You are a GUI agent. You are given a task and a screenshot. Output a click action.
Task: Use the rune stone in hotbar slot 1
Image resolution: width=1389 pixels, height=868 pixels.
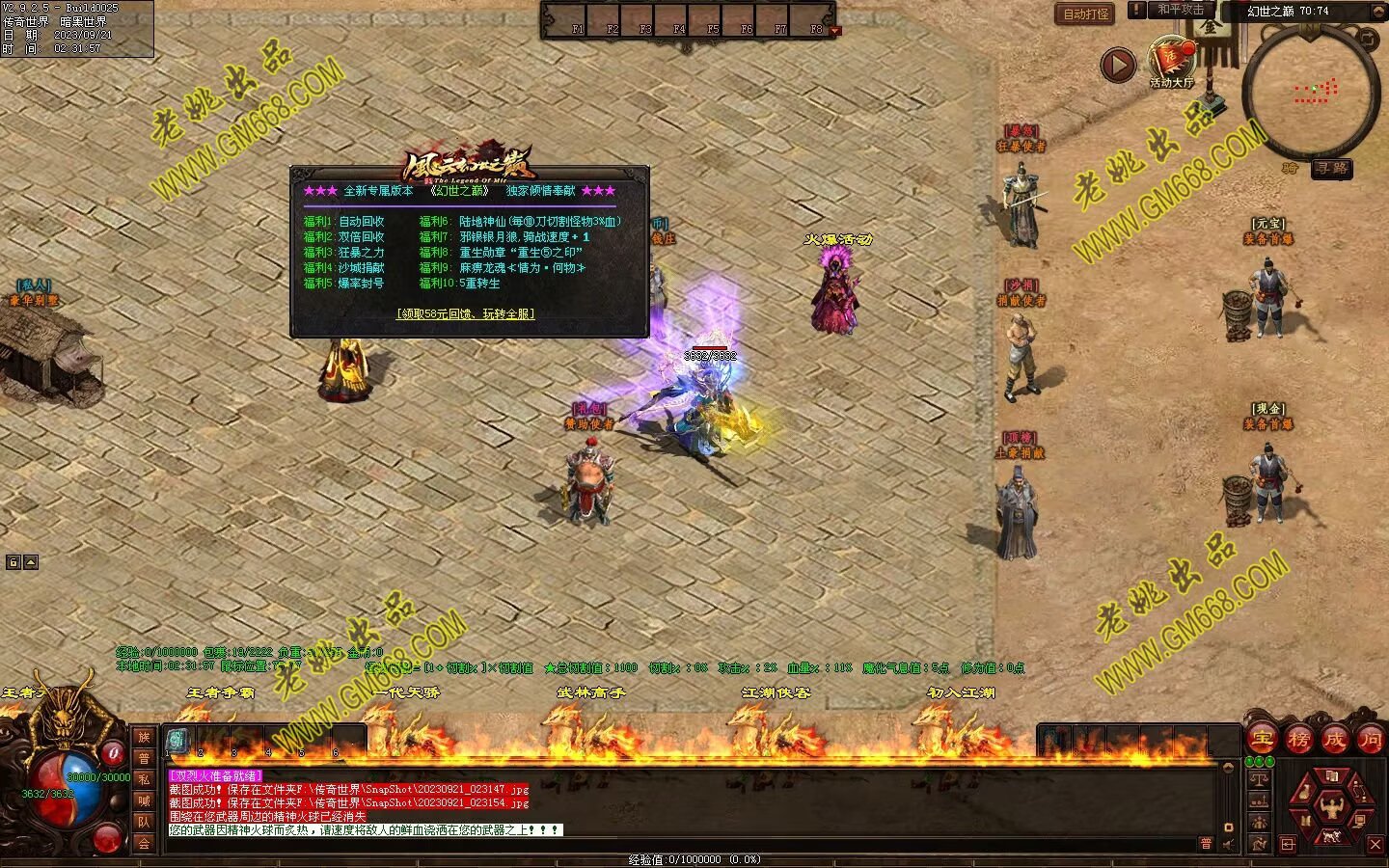[178, 741]
